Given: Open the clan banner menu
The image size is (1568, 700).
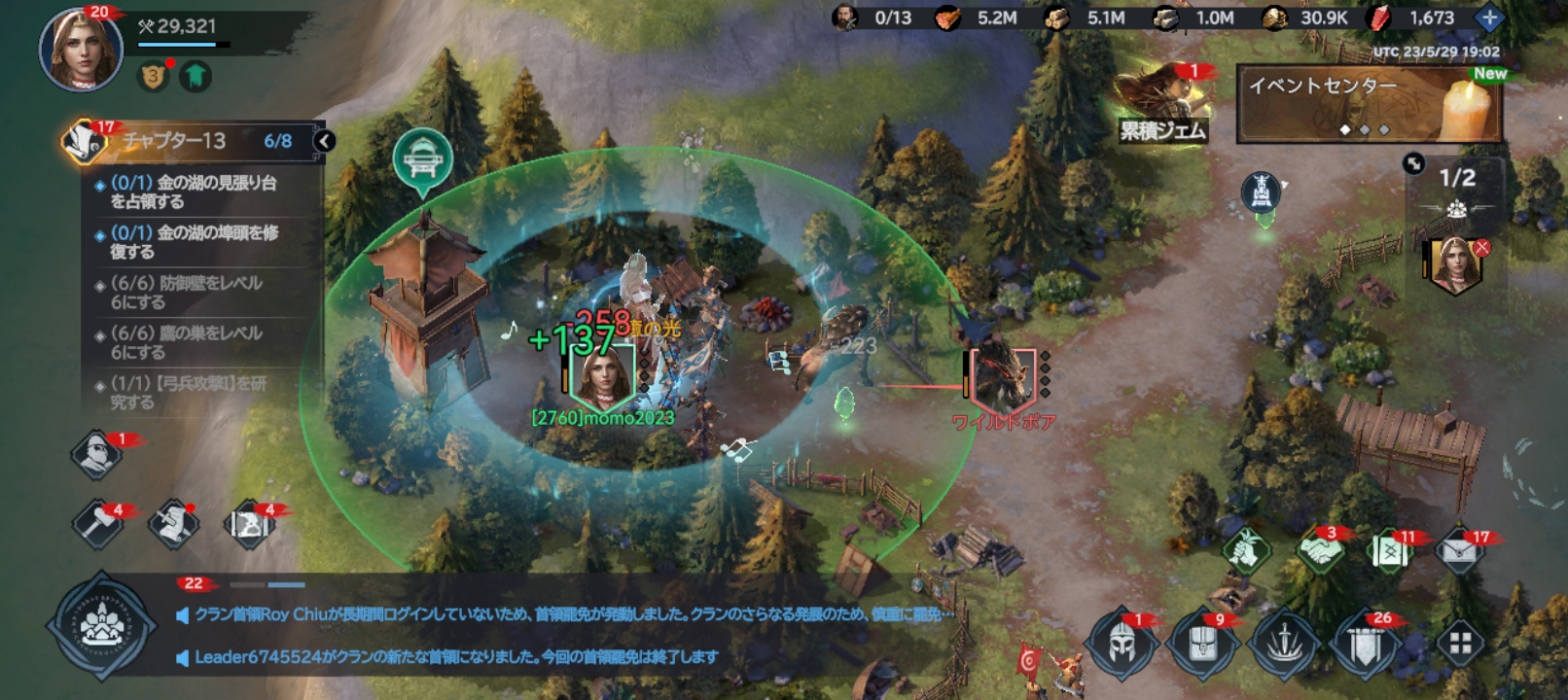Looking at the screenshot, I should coord(1364,643).
